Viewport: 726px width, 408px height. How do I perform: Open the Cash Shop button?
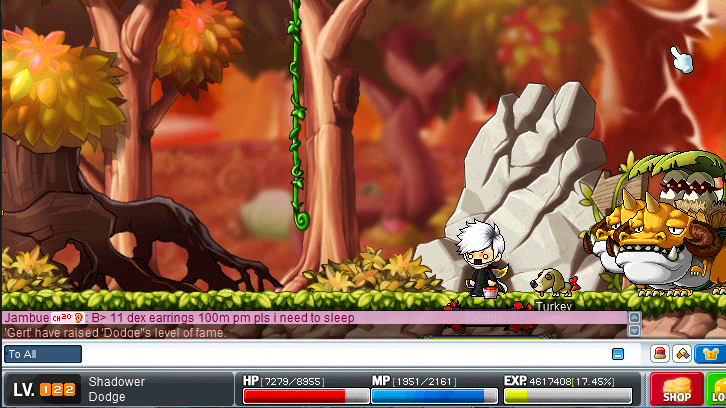click(x=677, y=388)
